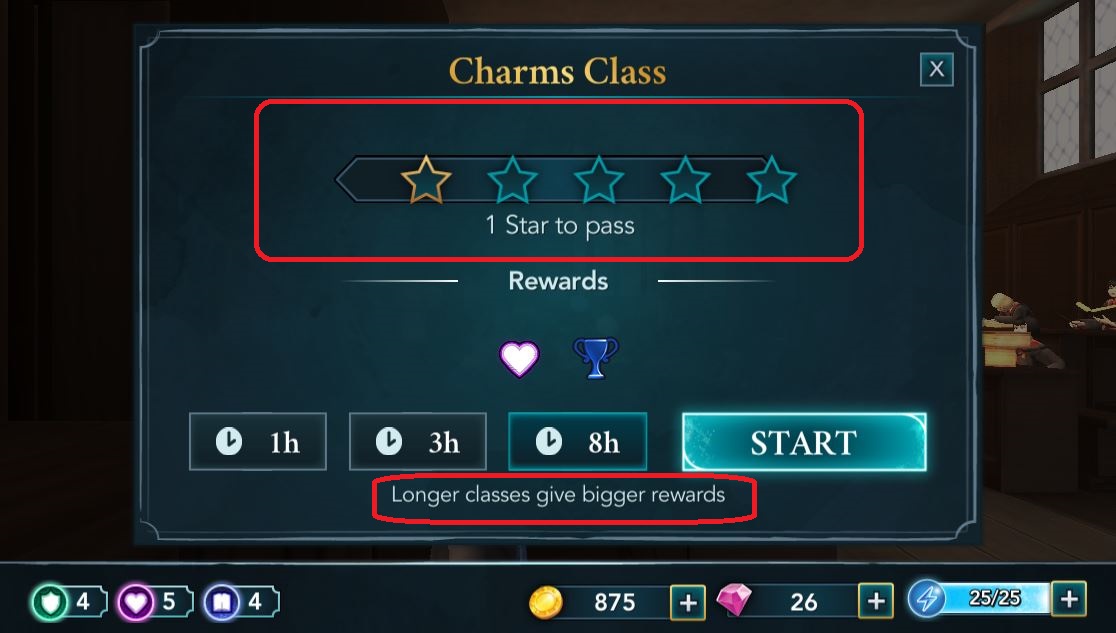Image resolution: width=1116 pixels, height=633 pixels.
Task: Refill energy with the plus button
Action: (x=1069, y=599)
